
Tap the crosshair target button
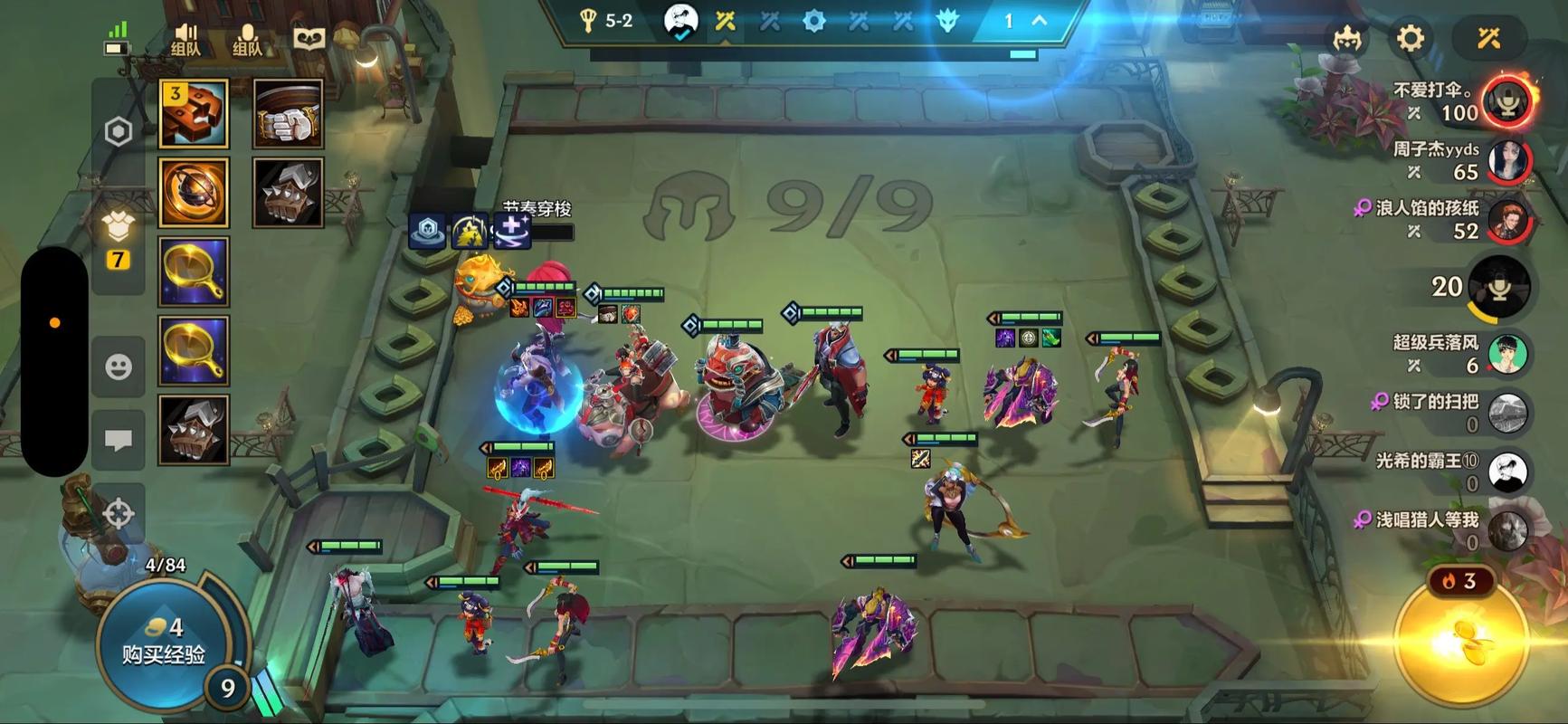coord(119,513)
